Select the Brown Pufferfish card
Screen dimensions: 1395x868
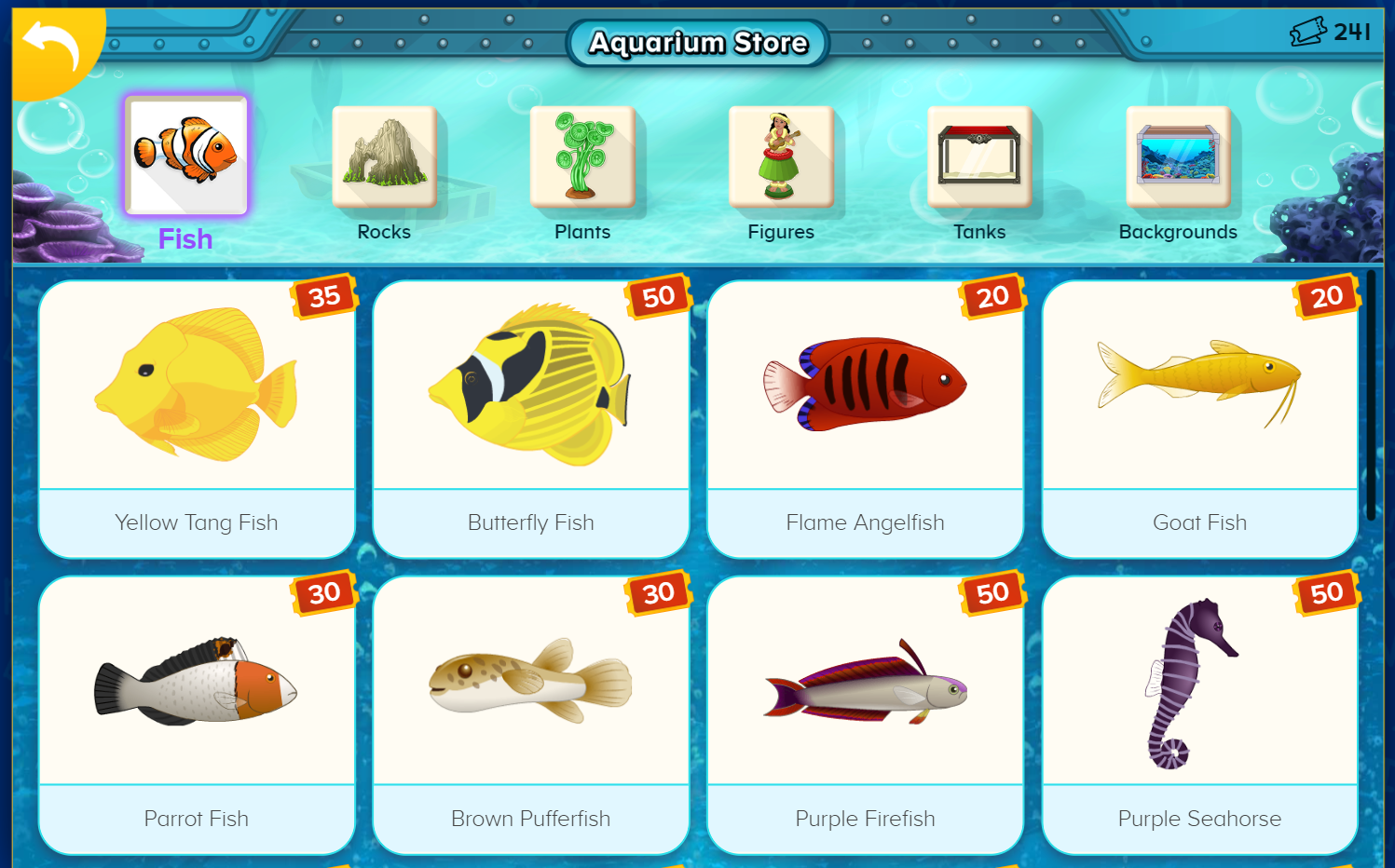[x=531, y=714]
